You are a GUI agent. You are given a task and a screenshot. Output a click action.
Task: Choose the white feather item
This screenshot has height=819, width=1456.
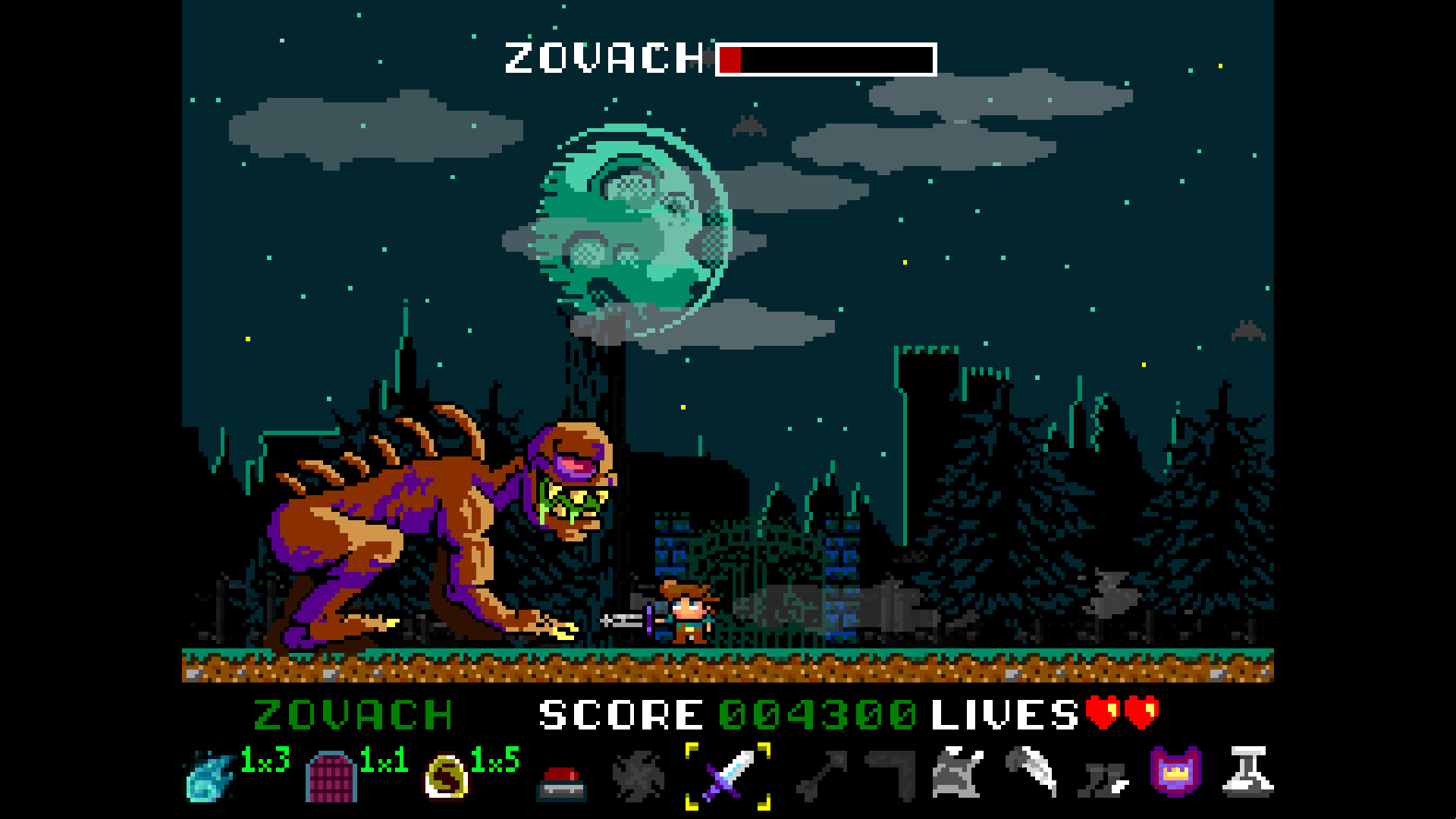tap(1031, 772)
